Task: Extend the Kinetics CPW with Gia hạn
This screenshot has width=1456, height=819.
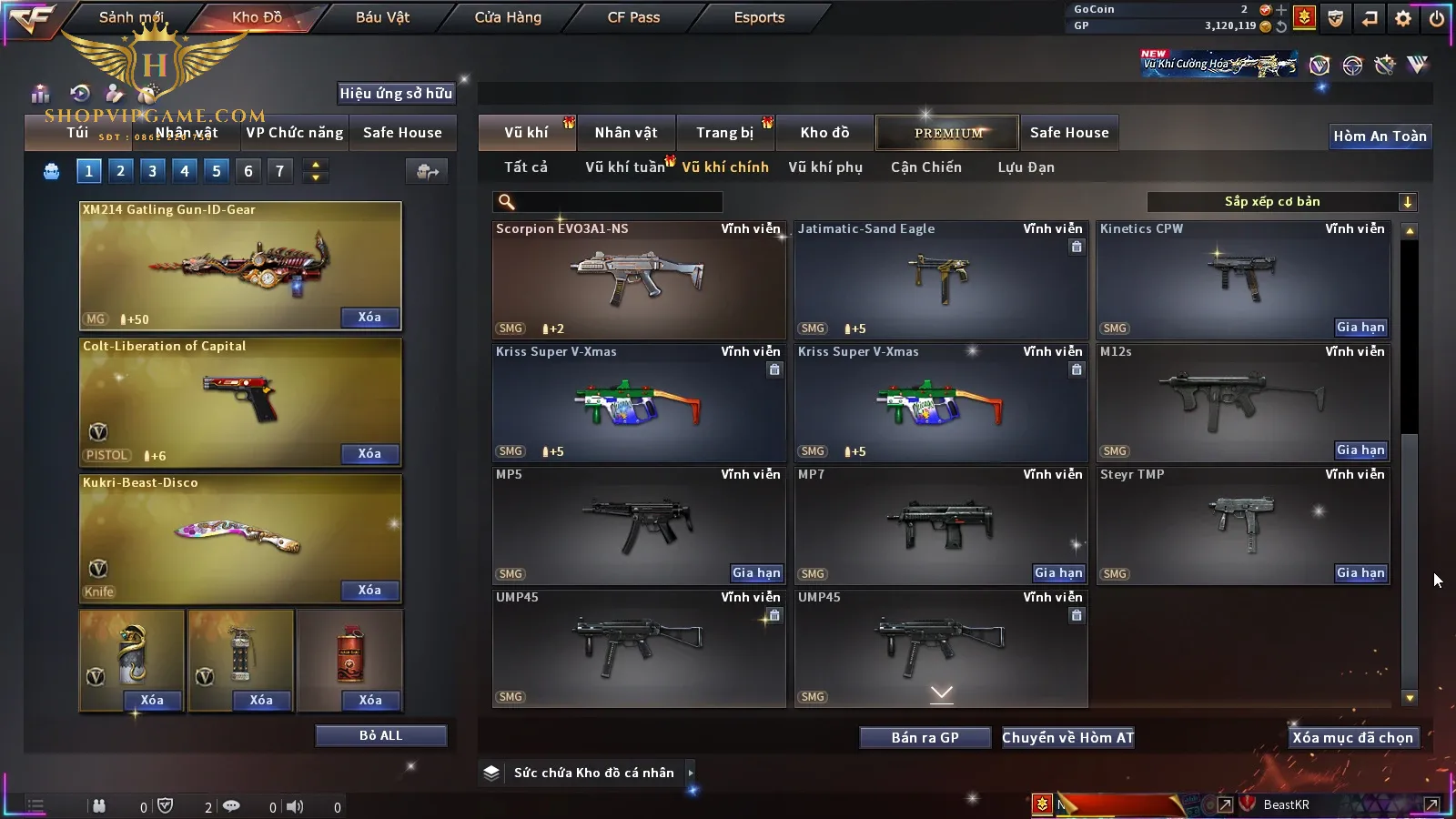Action: point(1360,328)
